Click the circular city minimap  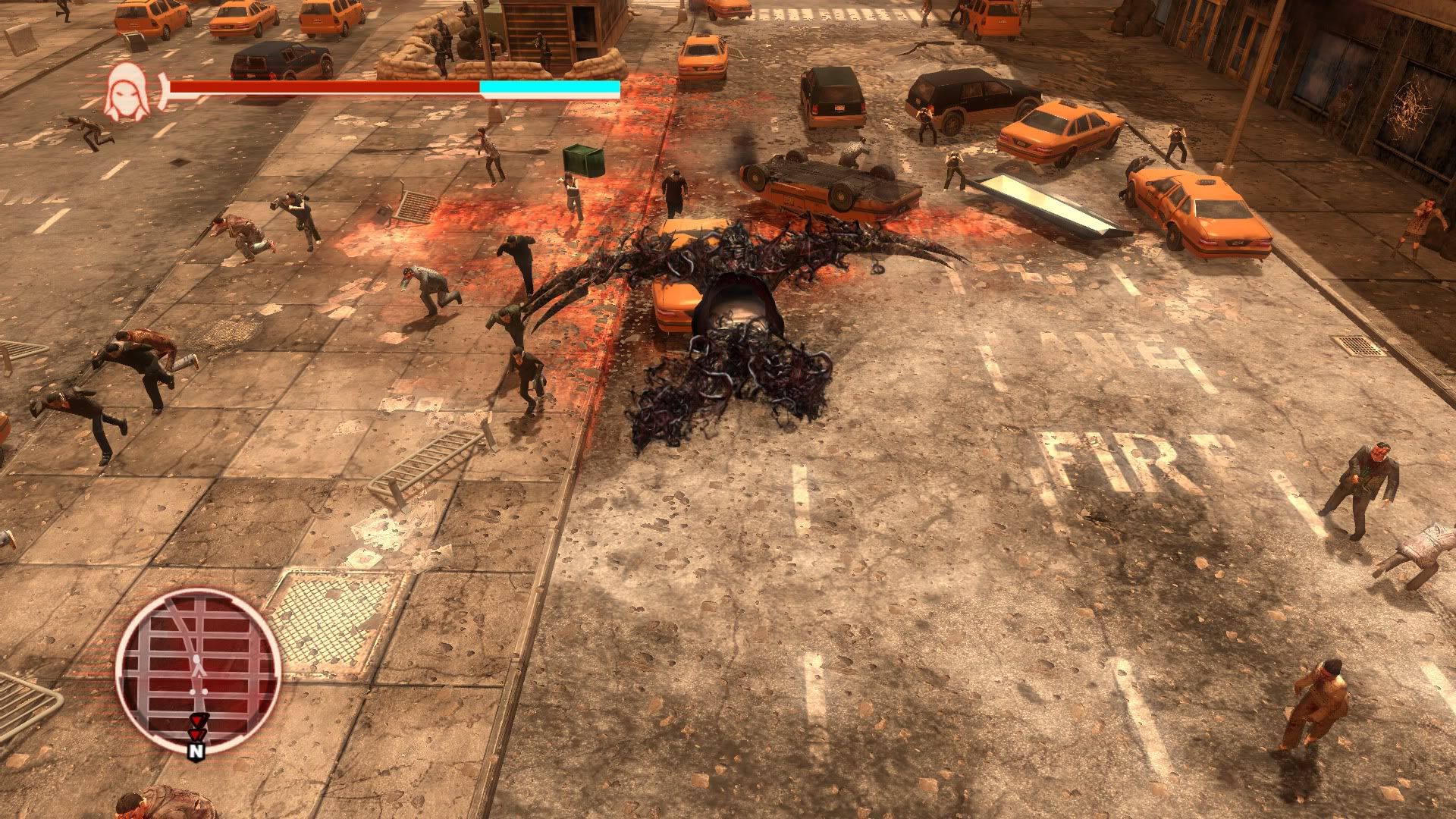click(x=199, y=670)
